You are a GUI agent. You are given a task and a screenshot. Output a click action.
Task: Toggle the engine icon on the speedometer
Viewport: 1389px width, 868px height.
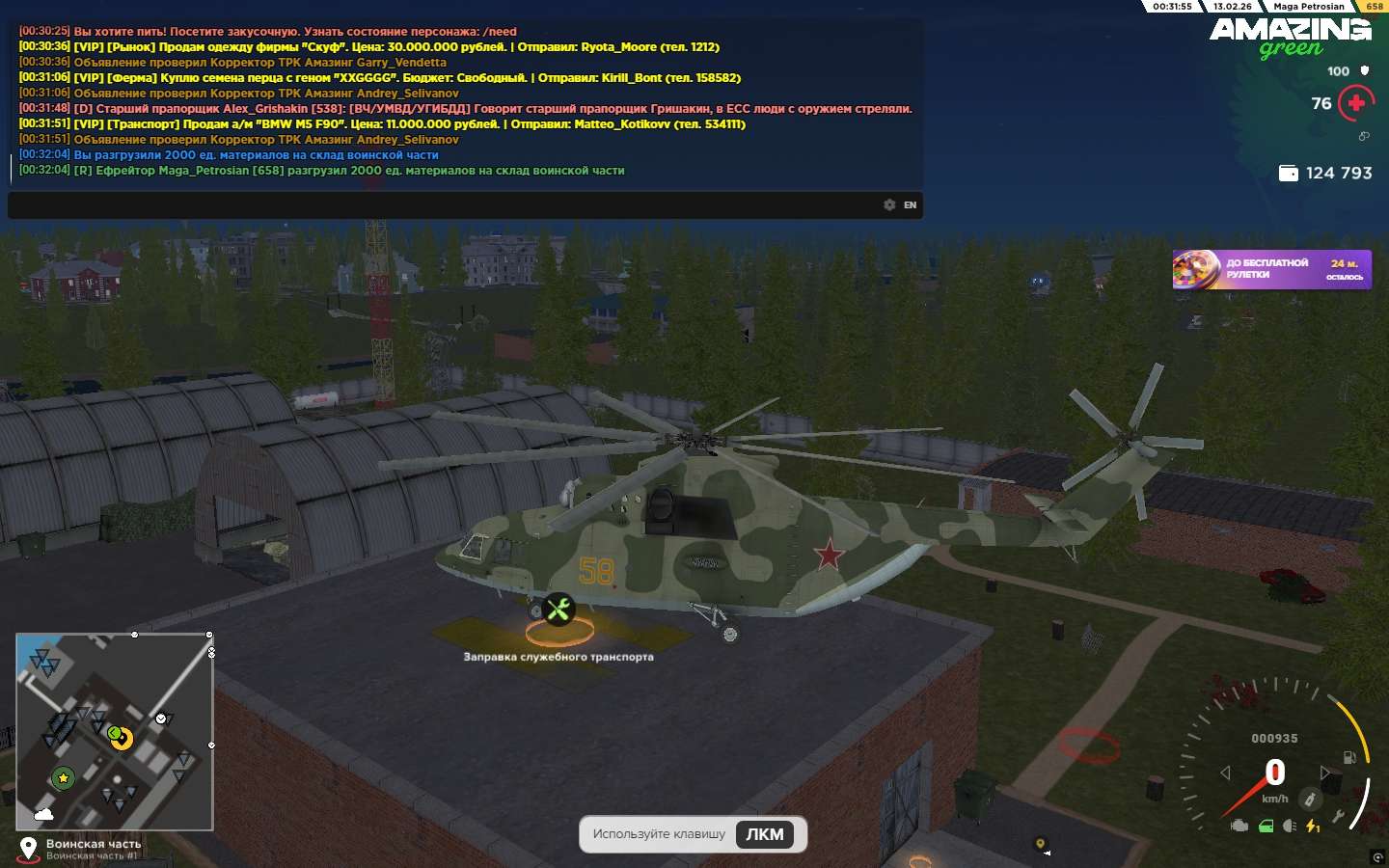point(1240,826)
